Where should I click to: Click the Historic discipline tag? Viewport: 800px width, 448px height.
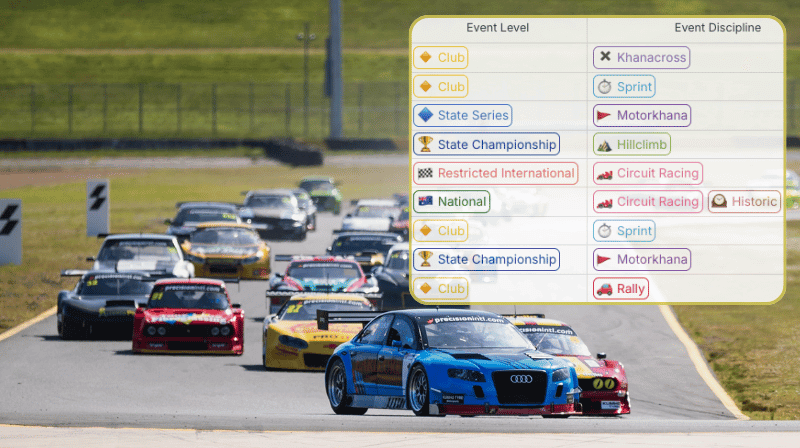coord(744,202)
